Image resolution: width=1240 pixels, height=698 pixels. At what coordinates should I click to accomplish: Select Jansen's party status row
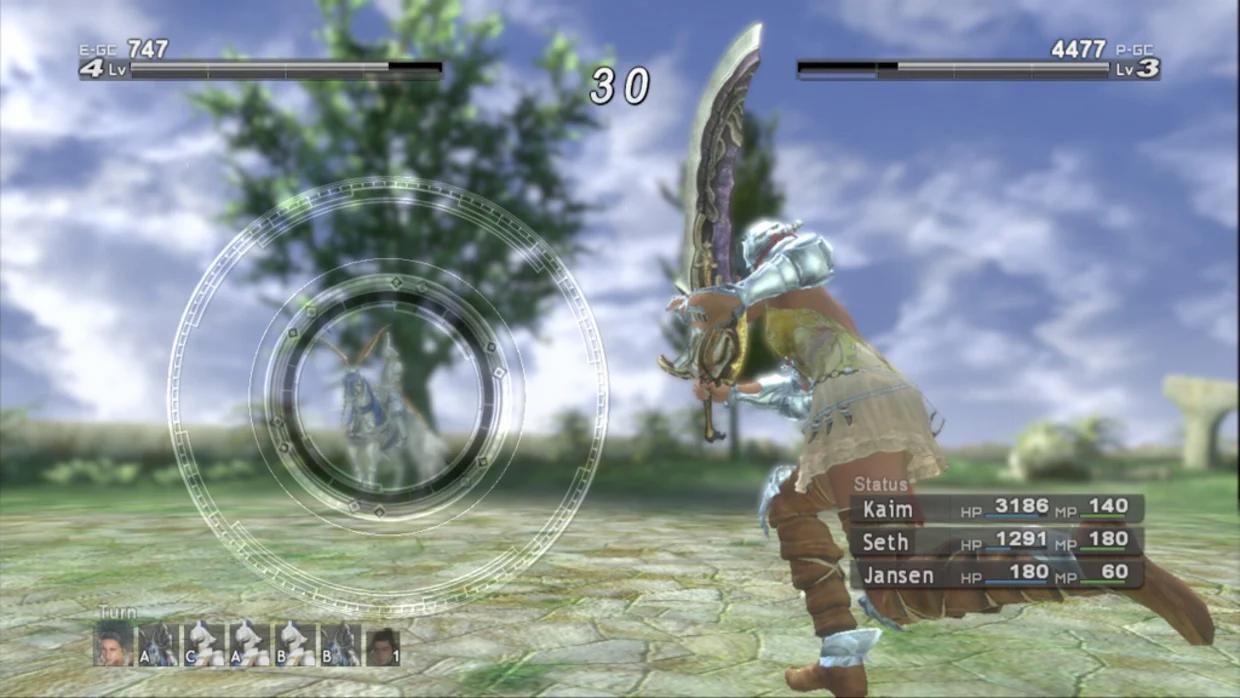[x=997, y=574]
